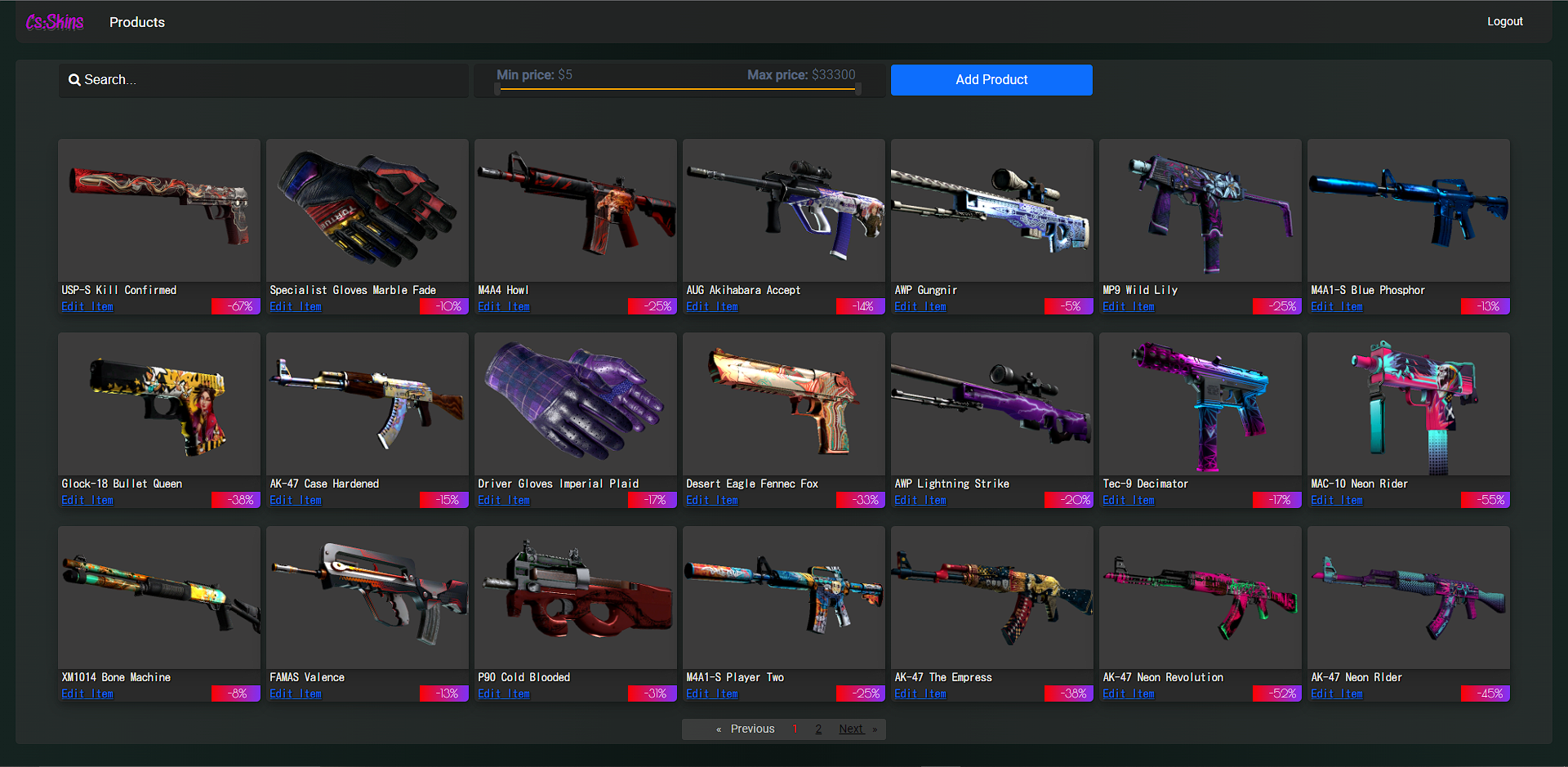Click the previous-page « arrow
This screenshot has height=767, width=1568.
(x=718, y=729)
